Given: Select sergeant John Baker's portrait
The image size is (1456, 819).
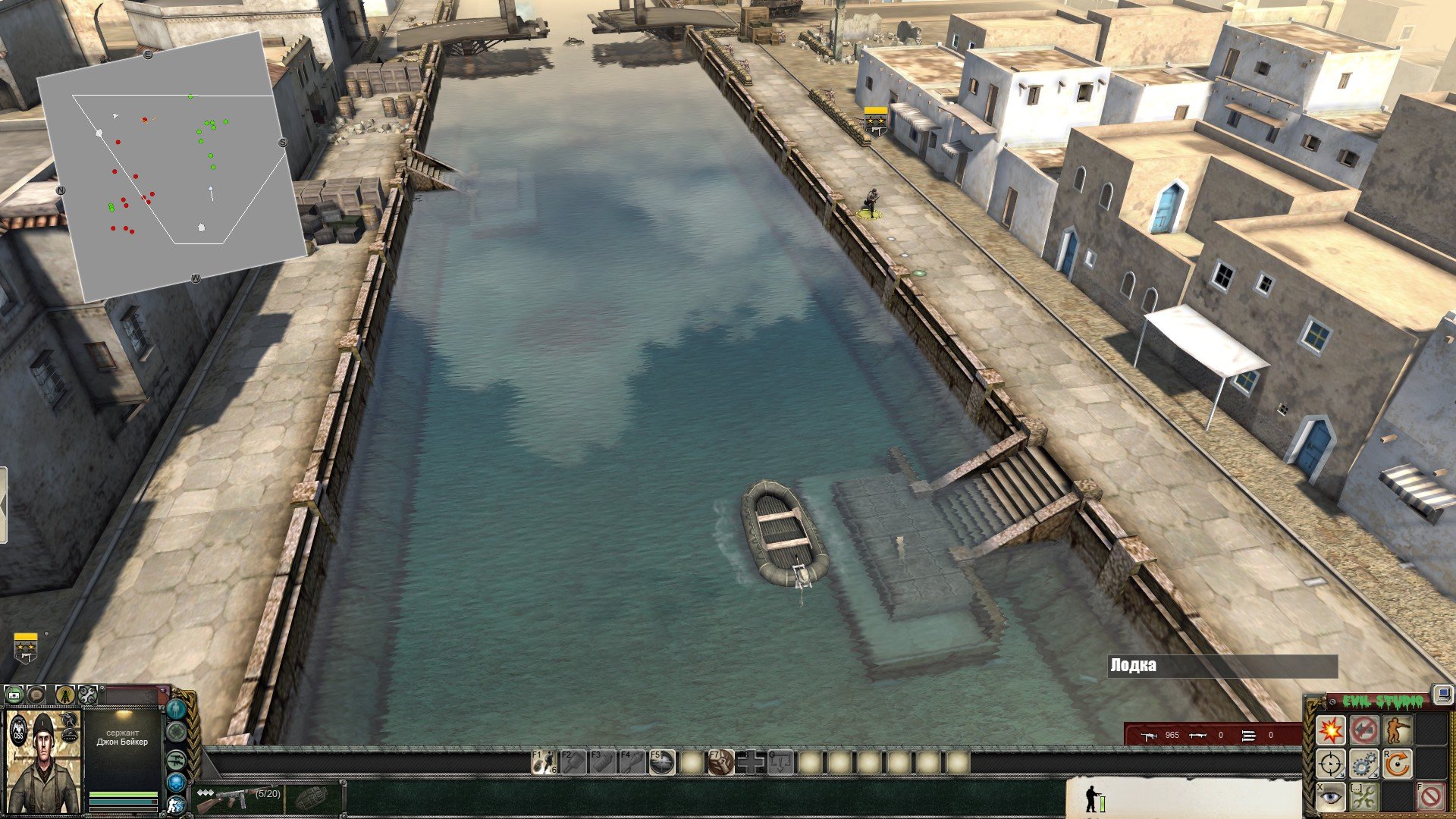Looking at the screenshot, I should click(44, 763).
